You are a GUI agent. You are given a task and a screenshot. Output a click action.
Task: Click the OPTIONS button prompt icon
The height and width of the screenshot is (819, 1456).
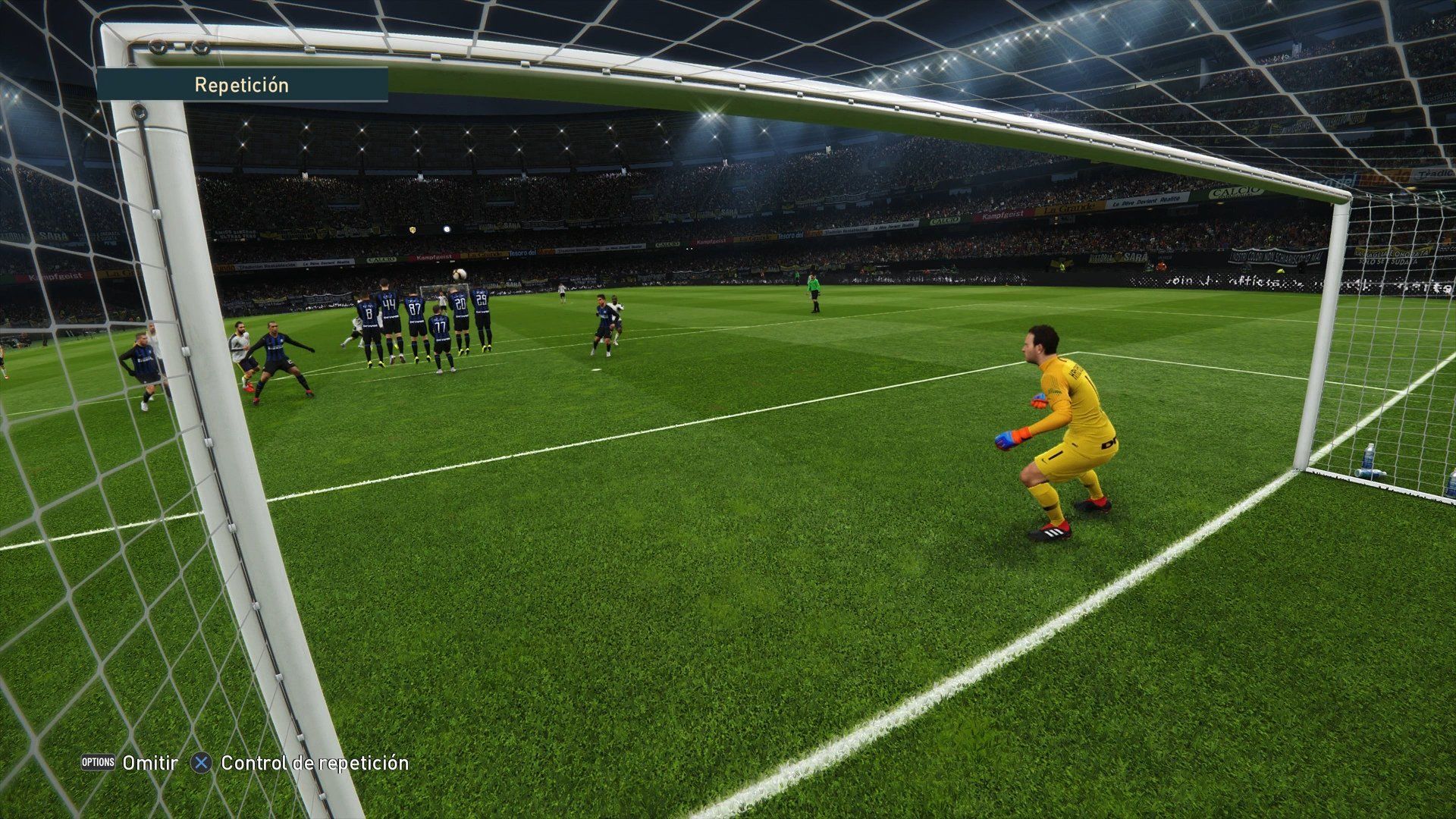click(100, 764)
